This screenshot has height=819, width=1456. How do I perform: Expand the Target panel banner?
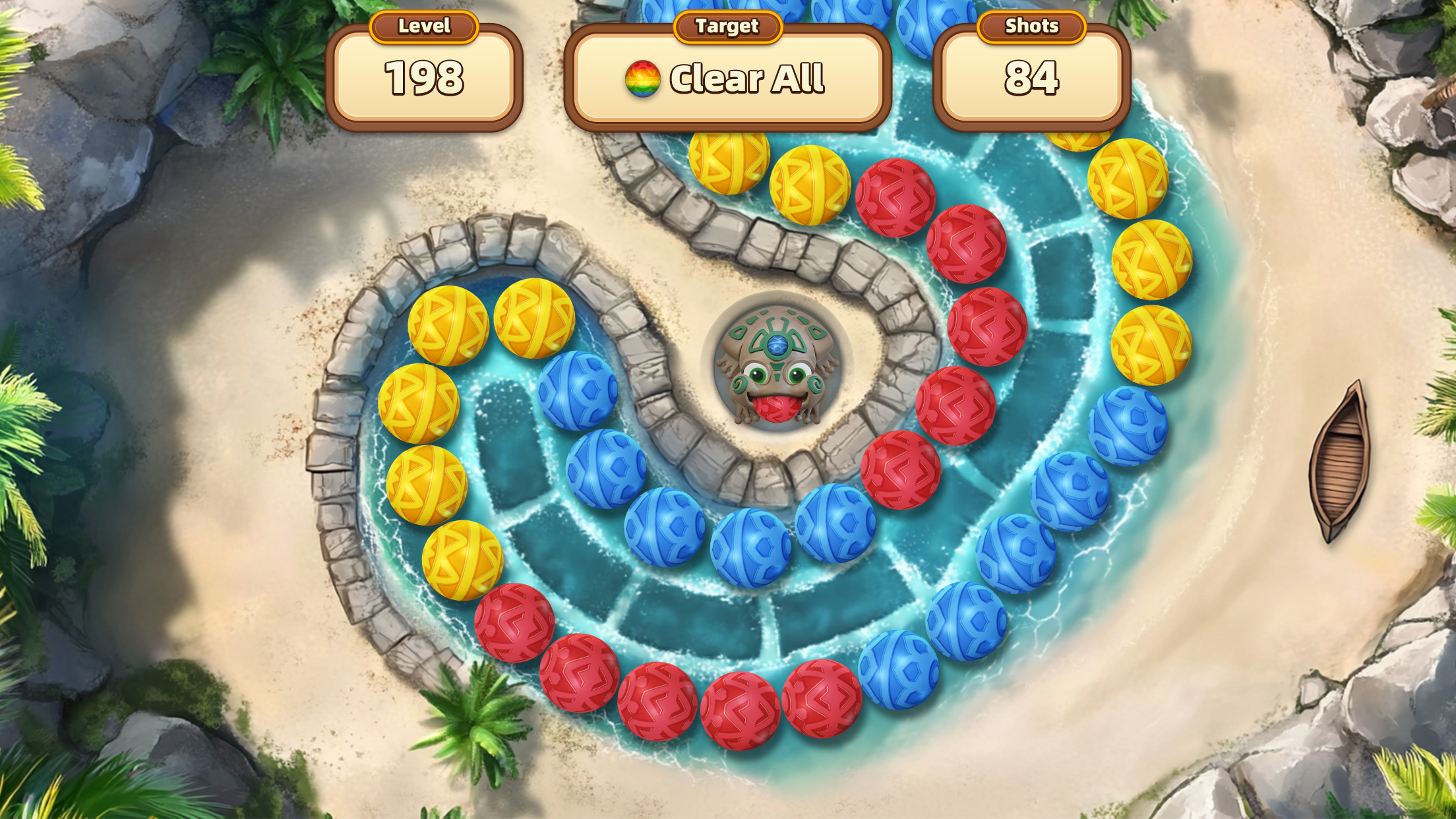click(727, 26)
